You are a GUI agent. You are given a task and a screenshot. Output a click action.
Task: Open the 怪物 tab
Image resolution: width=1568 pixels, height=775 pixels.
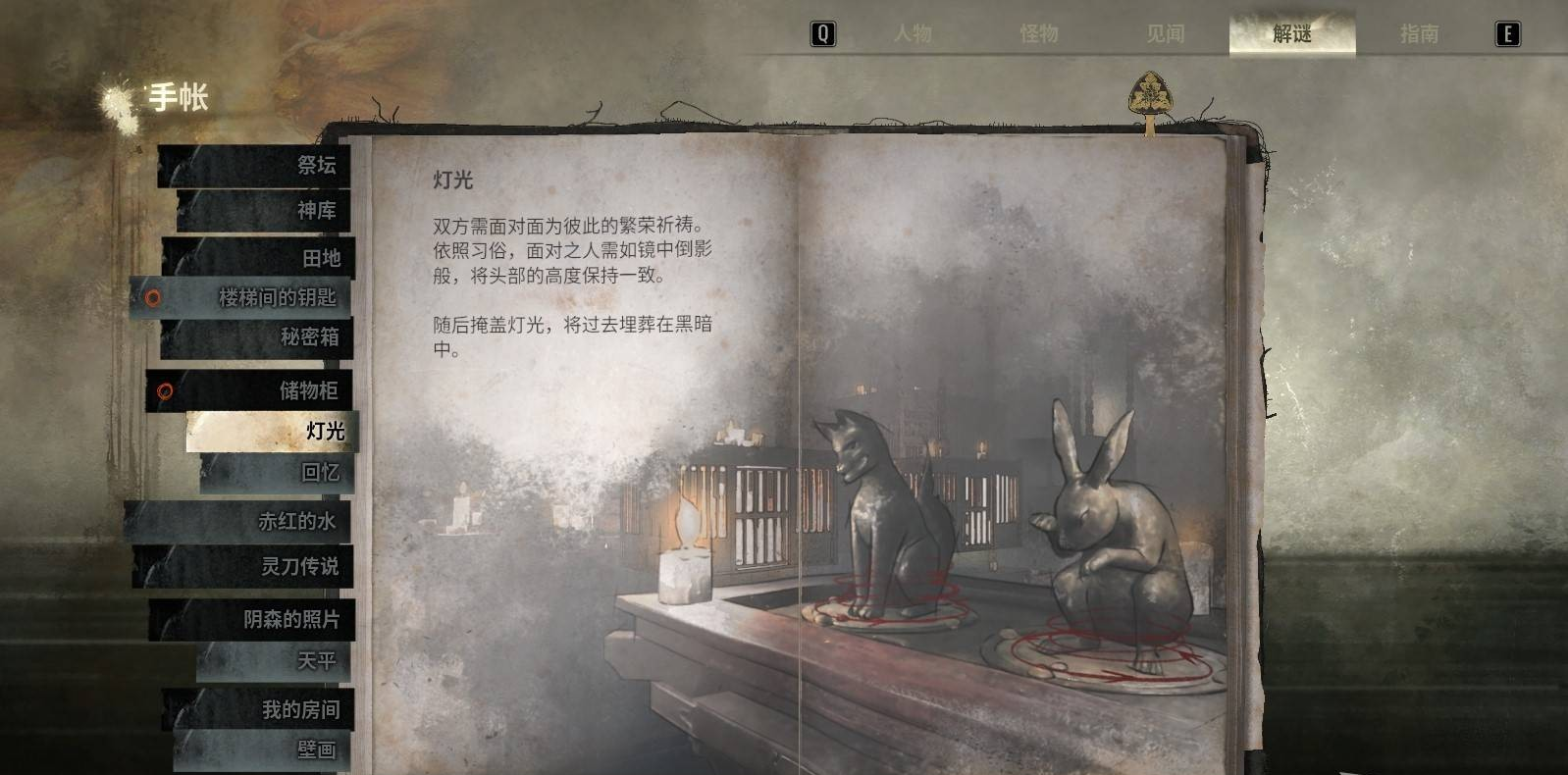click(1039, 34)
